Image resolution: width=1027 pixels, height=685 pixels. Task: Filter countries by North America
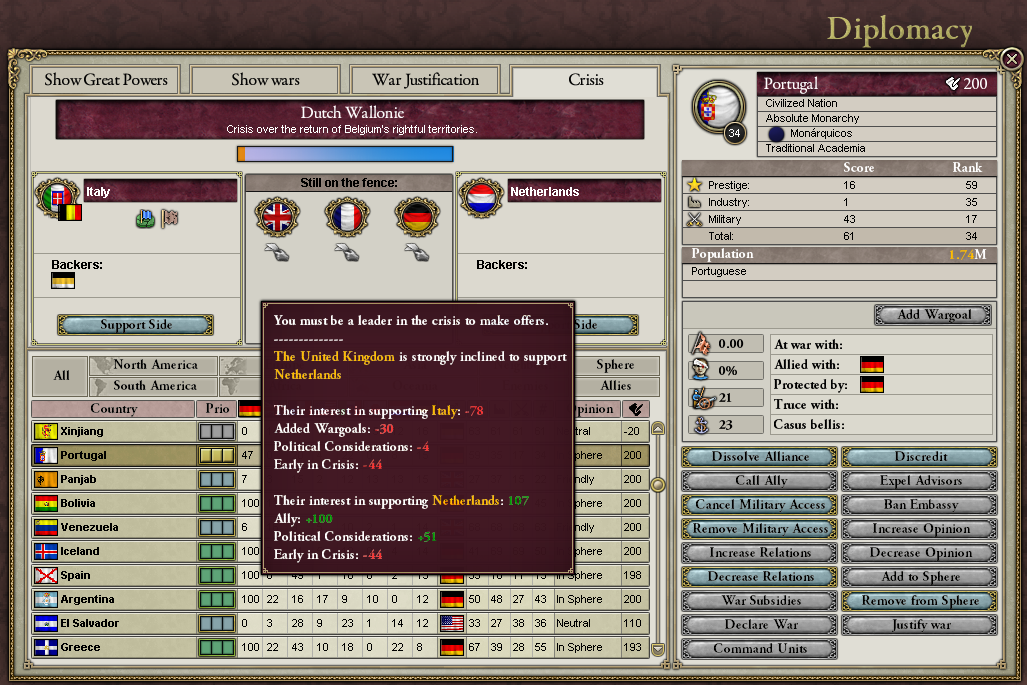[154, 365]
